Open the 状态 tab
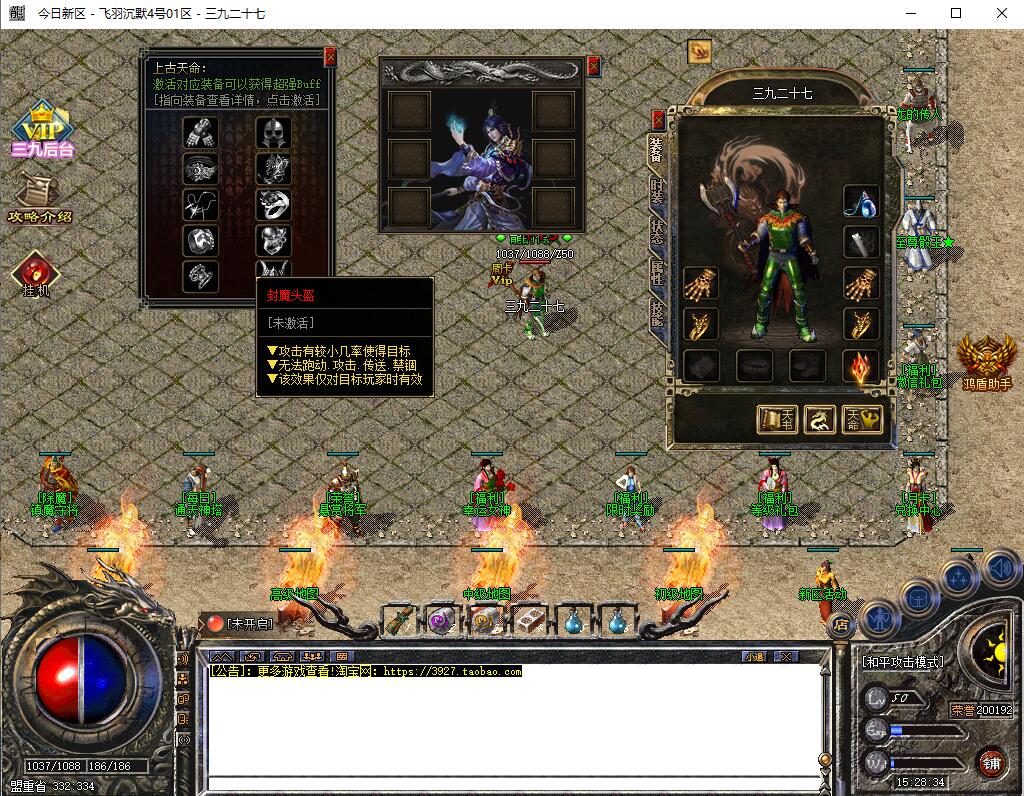 (657, 230)
